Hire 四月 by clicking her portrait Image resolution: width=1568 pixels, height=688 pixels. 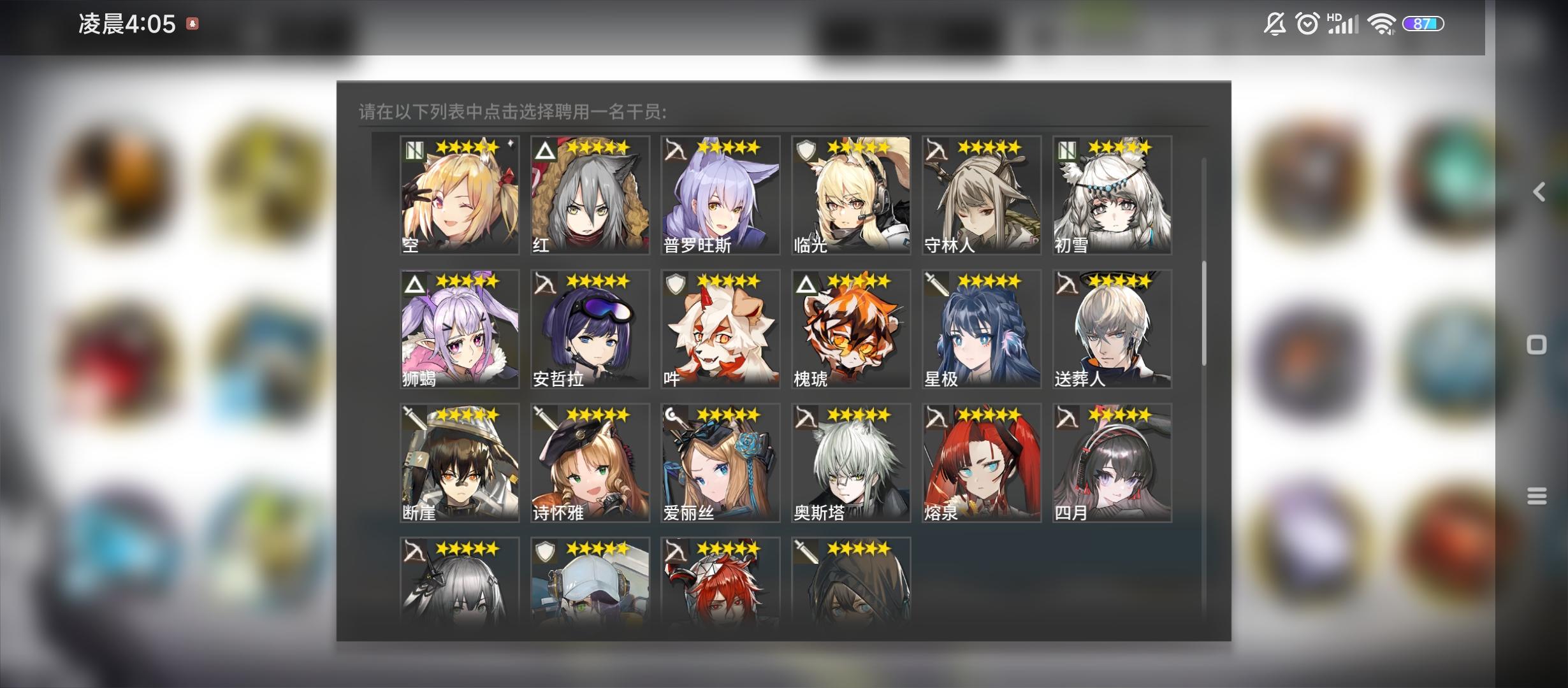[x=1112, y=463]
